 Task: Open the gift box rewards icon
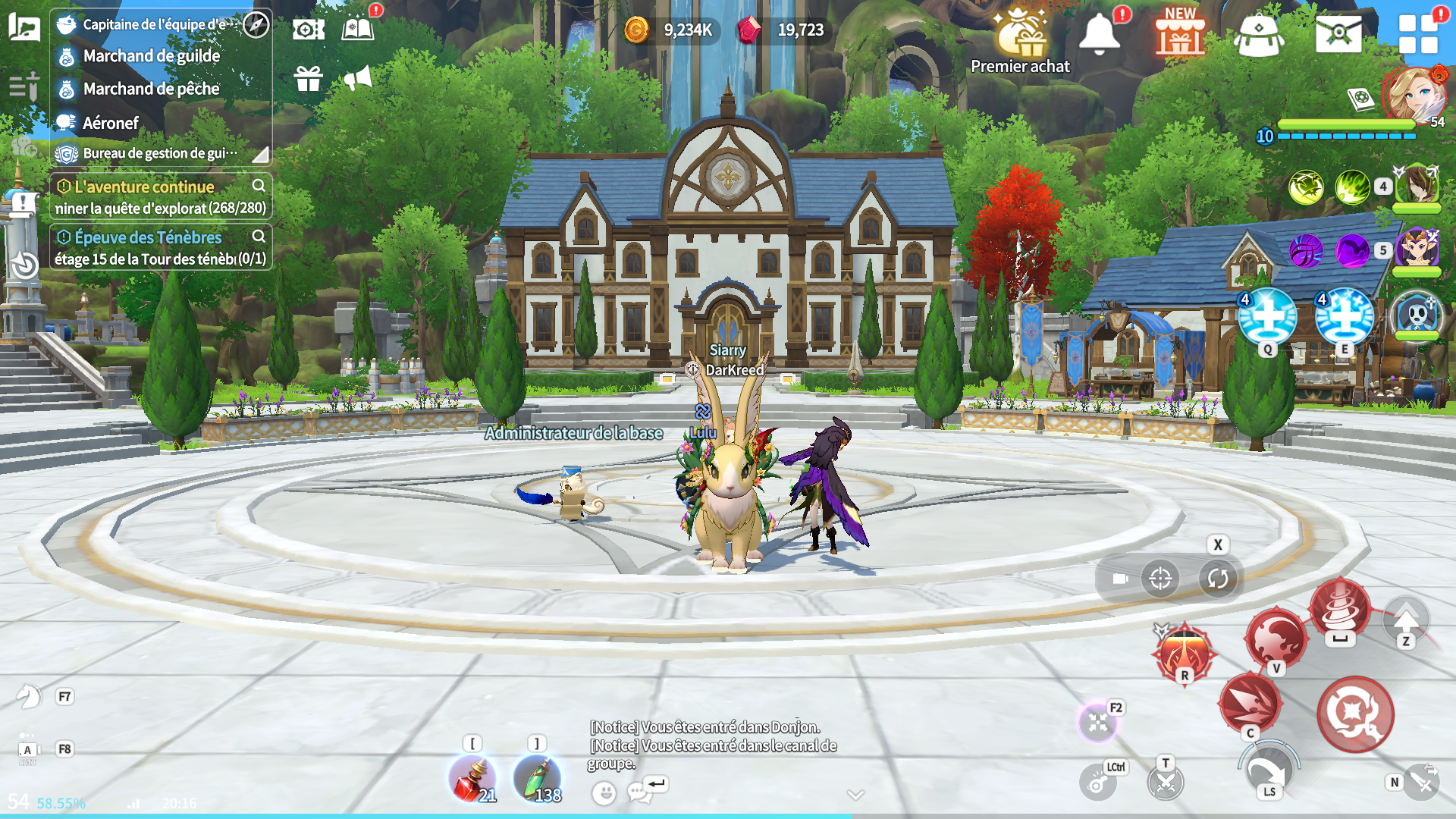(x=309, y=78)
